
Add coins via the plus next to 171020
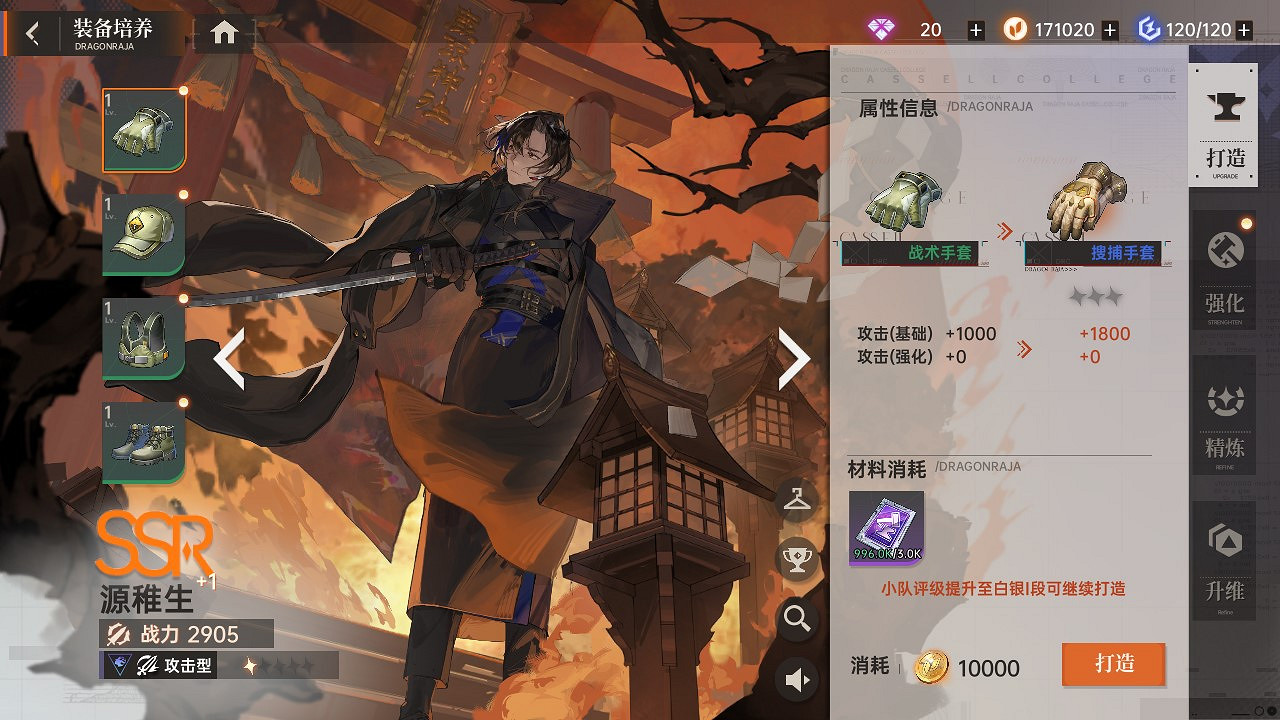coord(1110,29)
